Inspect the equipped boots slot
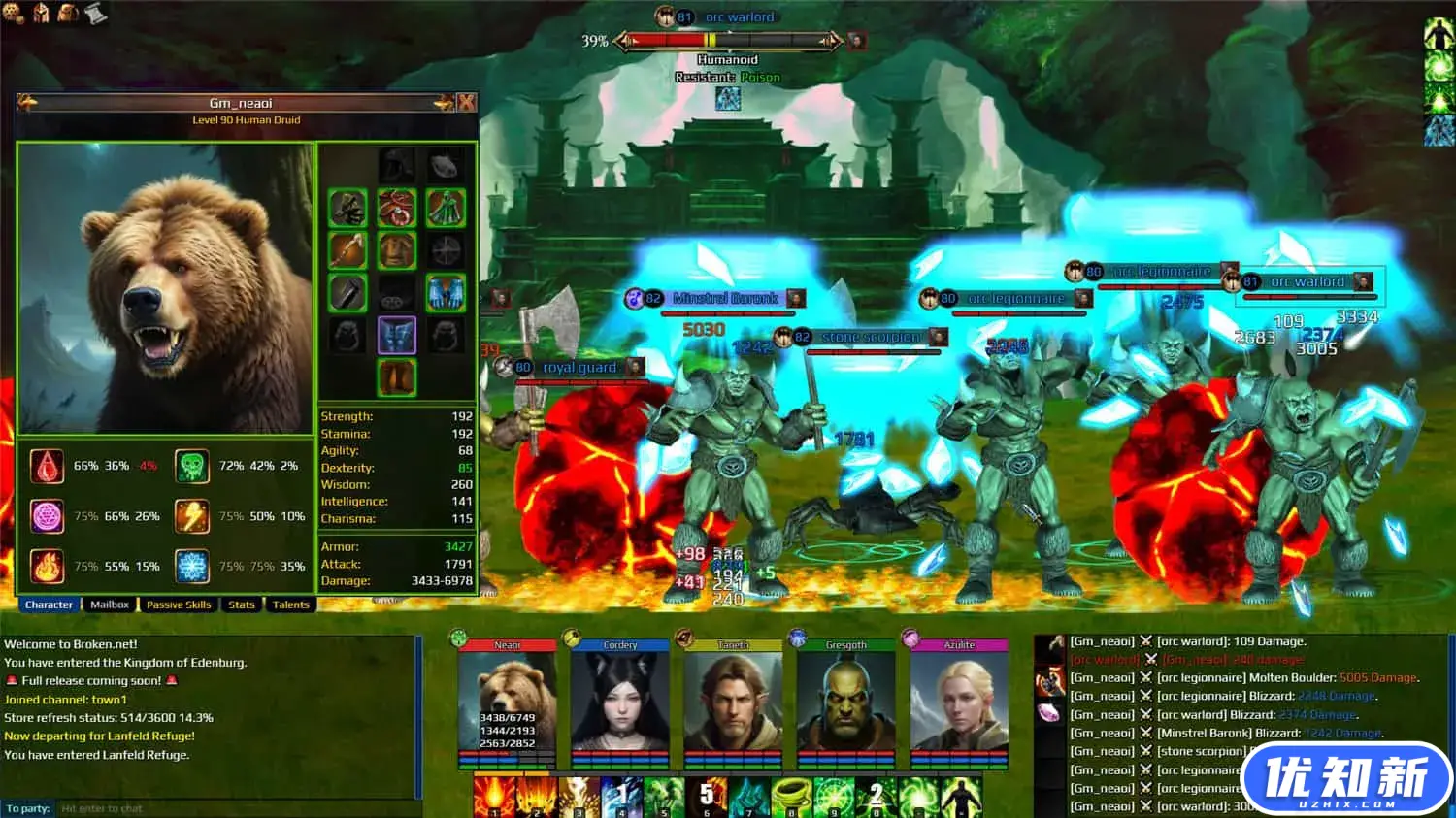The height and width of the screenshot is (818, 1456). tap(396, 376)
